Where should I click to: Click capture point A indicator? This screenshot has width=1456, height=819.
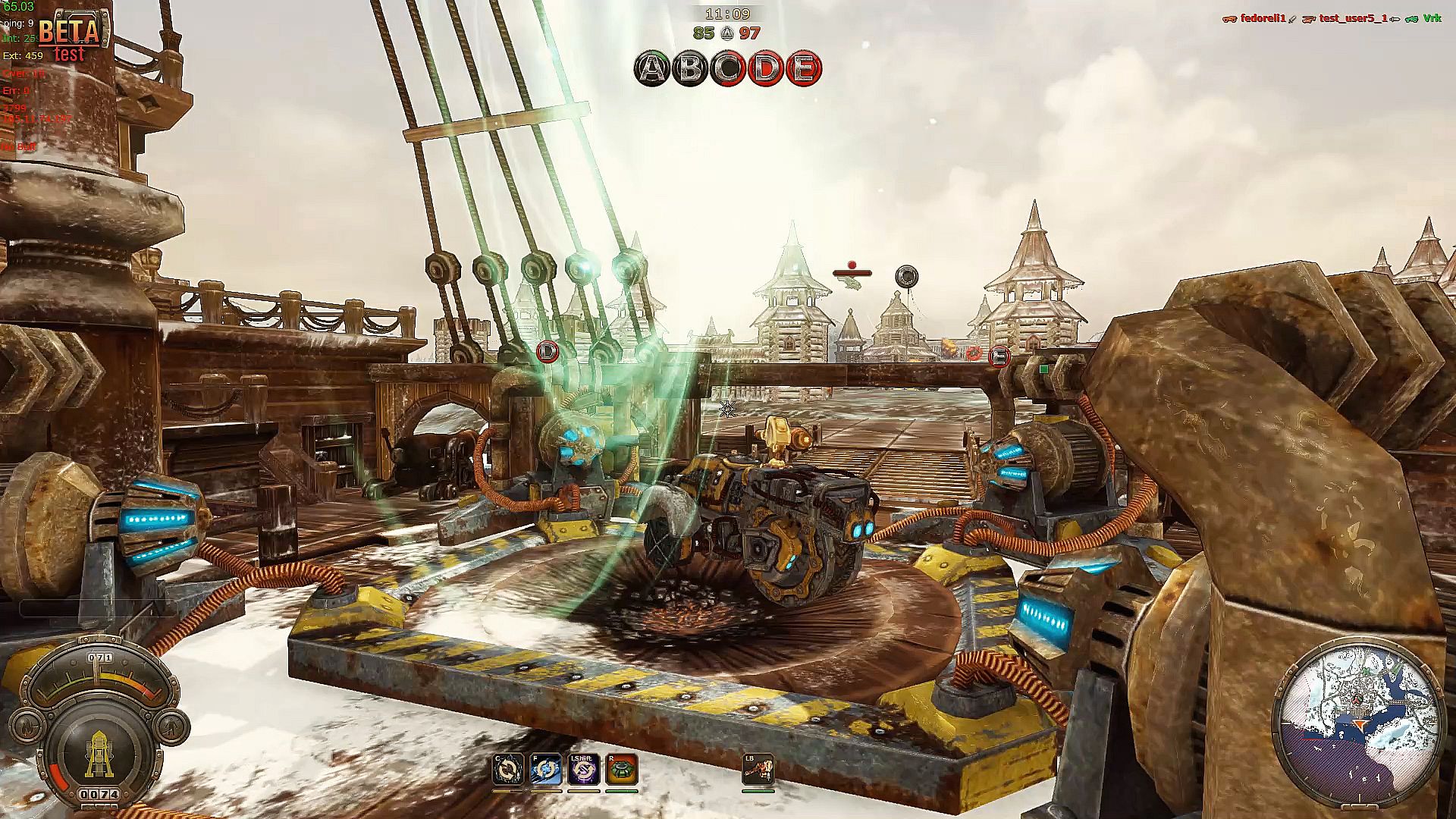(x=652, y=69)
